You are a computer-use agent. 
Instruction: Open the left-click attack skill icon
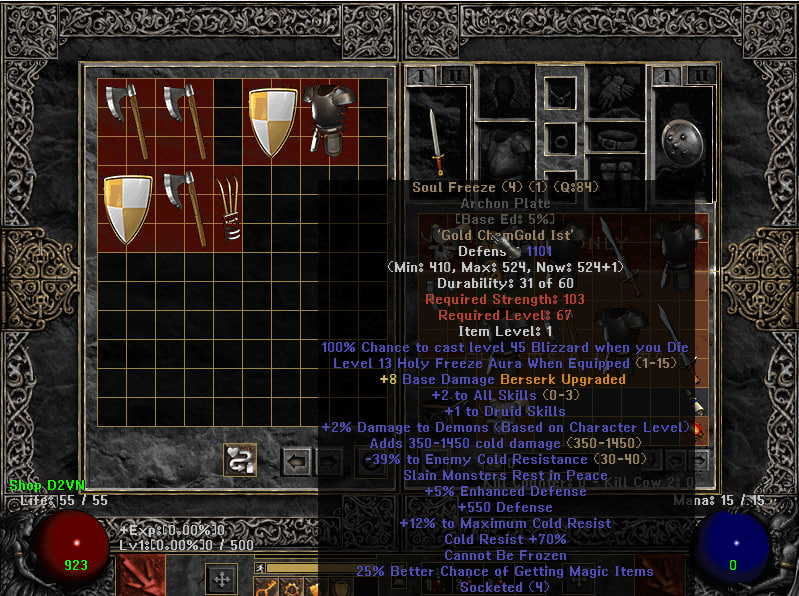coord(141,576)
